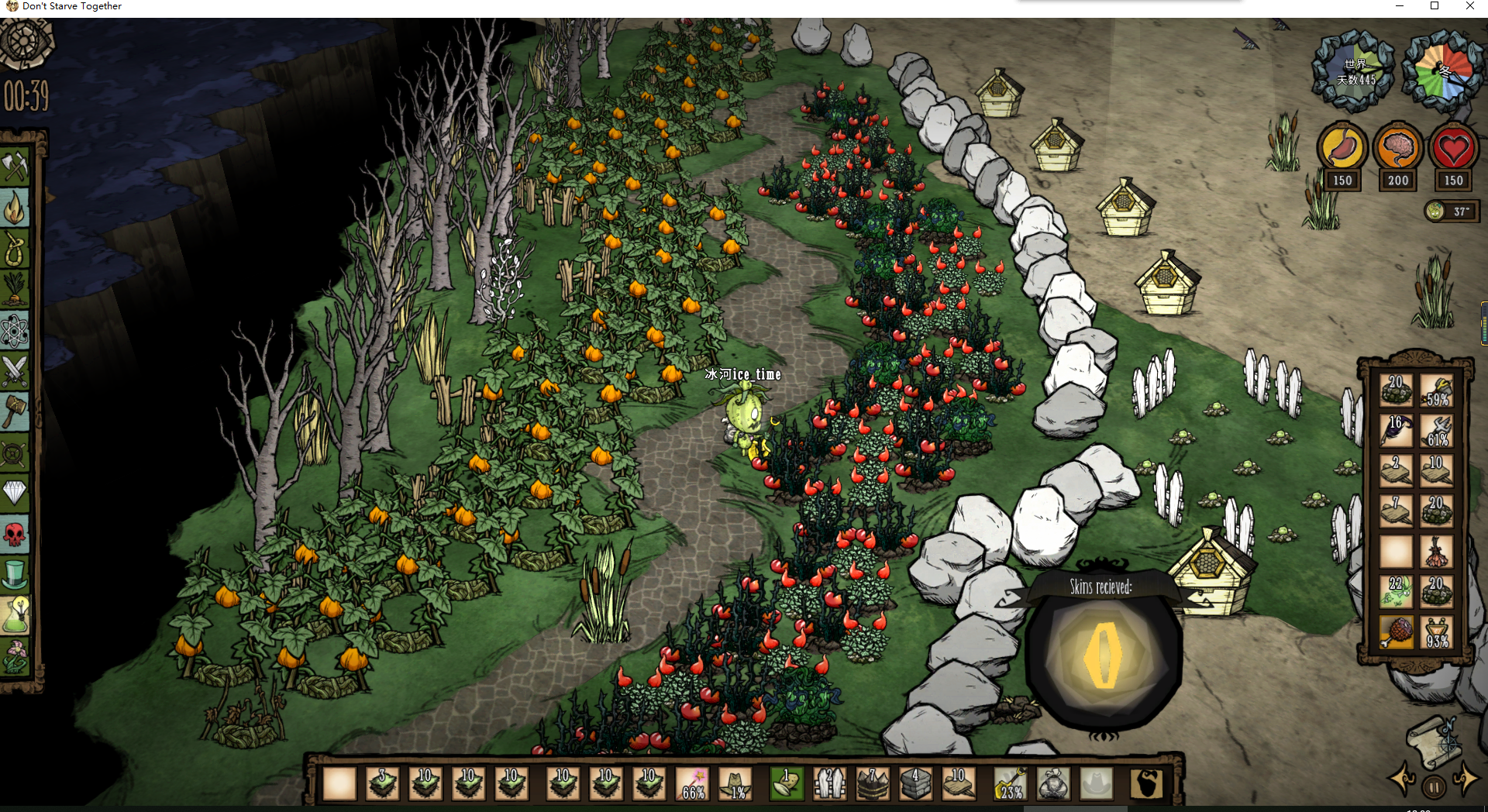Select the green highlighted seeds slot
The width and height of the screenshot is (1488, 812).
(786, 783)
